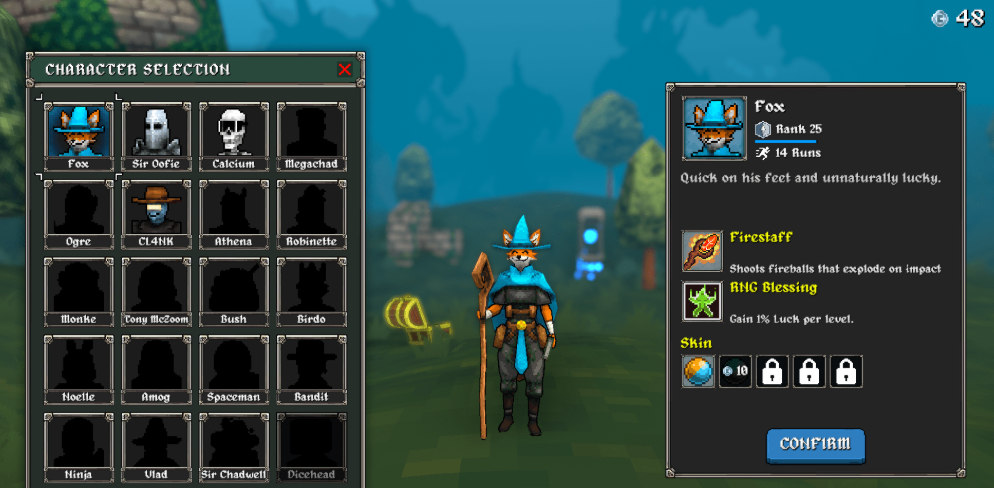Click the Athena character tile
Screen dimensions: 994x488
click(x=233, y=212)
